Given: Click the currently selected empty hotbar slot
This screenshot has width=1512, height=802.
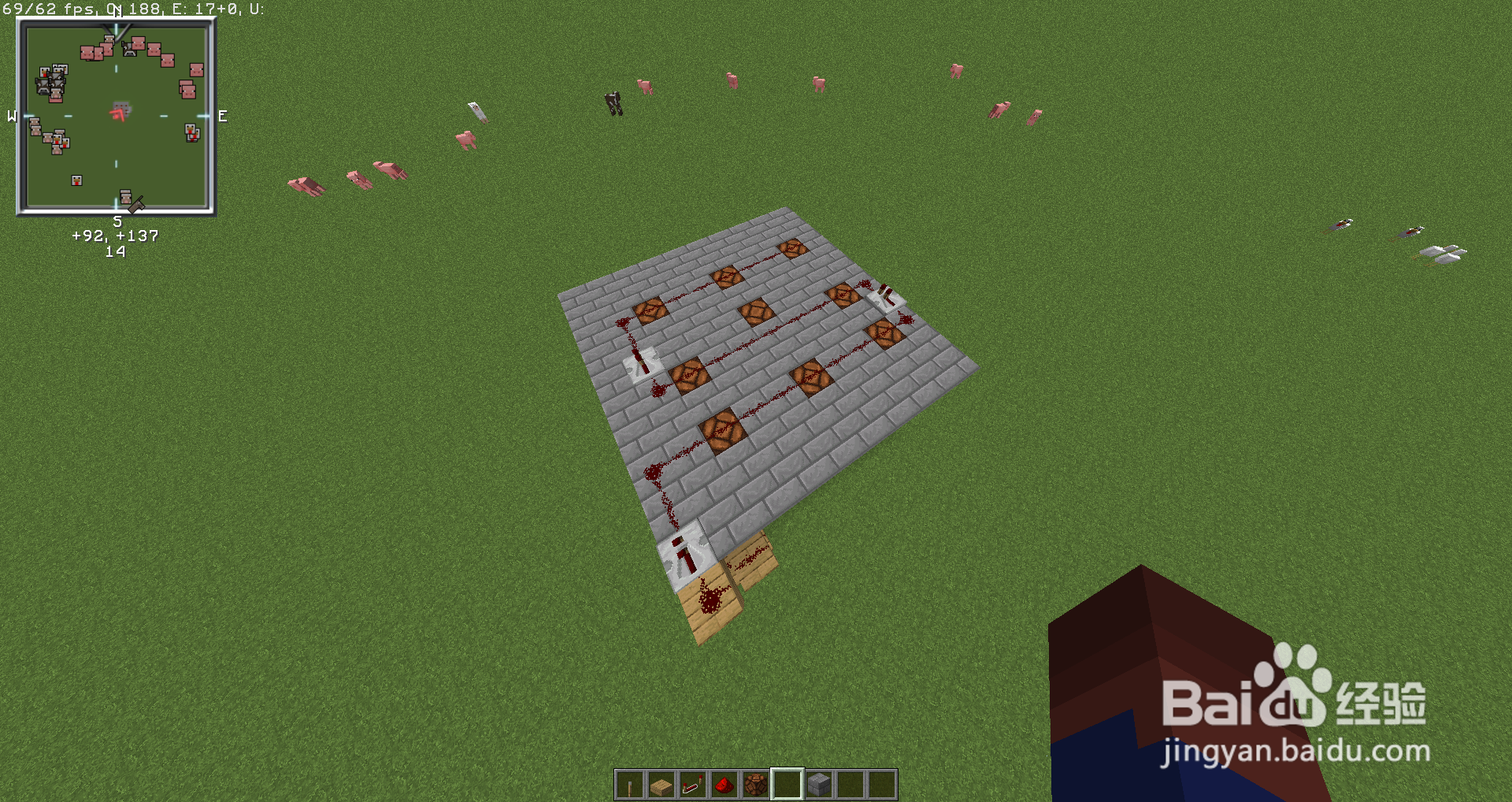Looking at the screenshot, I should (787, 783).
